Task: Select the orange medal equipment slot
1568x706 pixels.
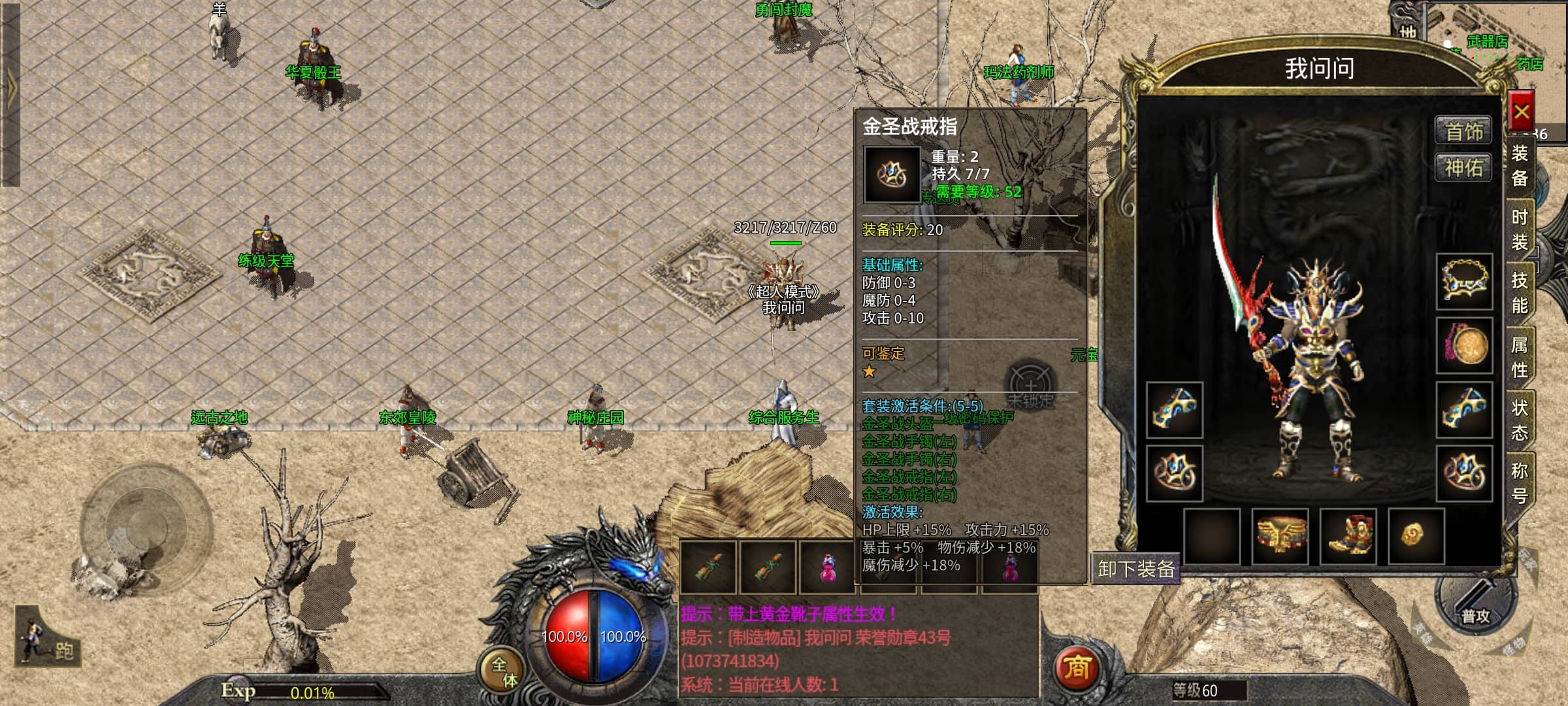Action: [1464, 346]
